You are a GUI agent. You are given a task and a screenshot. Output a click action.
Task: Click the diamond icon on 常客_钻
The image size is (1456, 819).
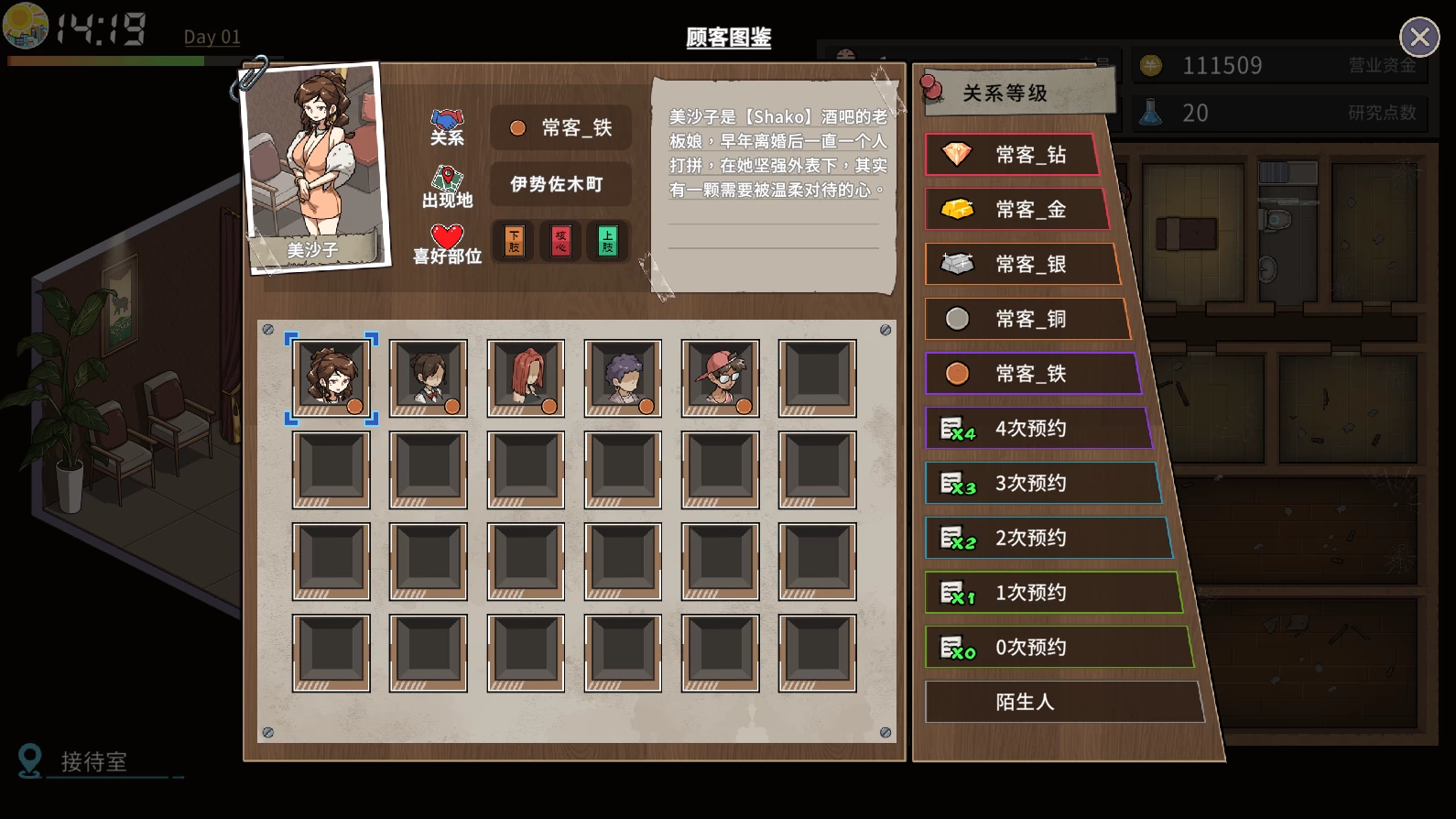click(959, 155)
